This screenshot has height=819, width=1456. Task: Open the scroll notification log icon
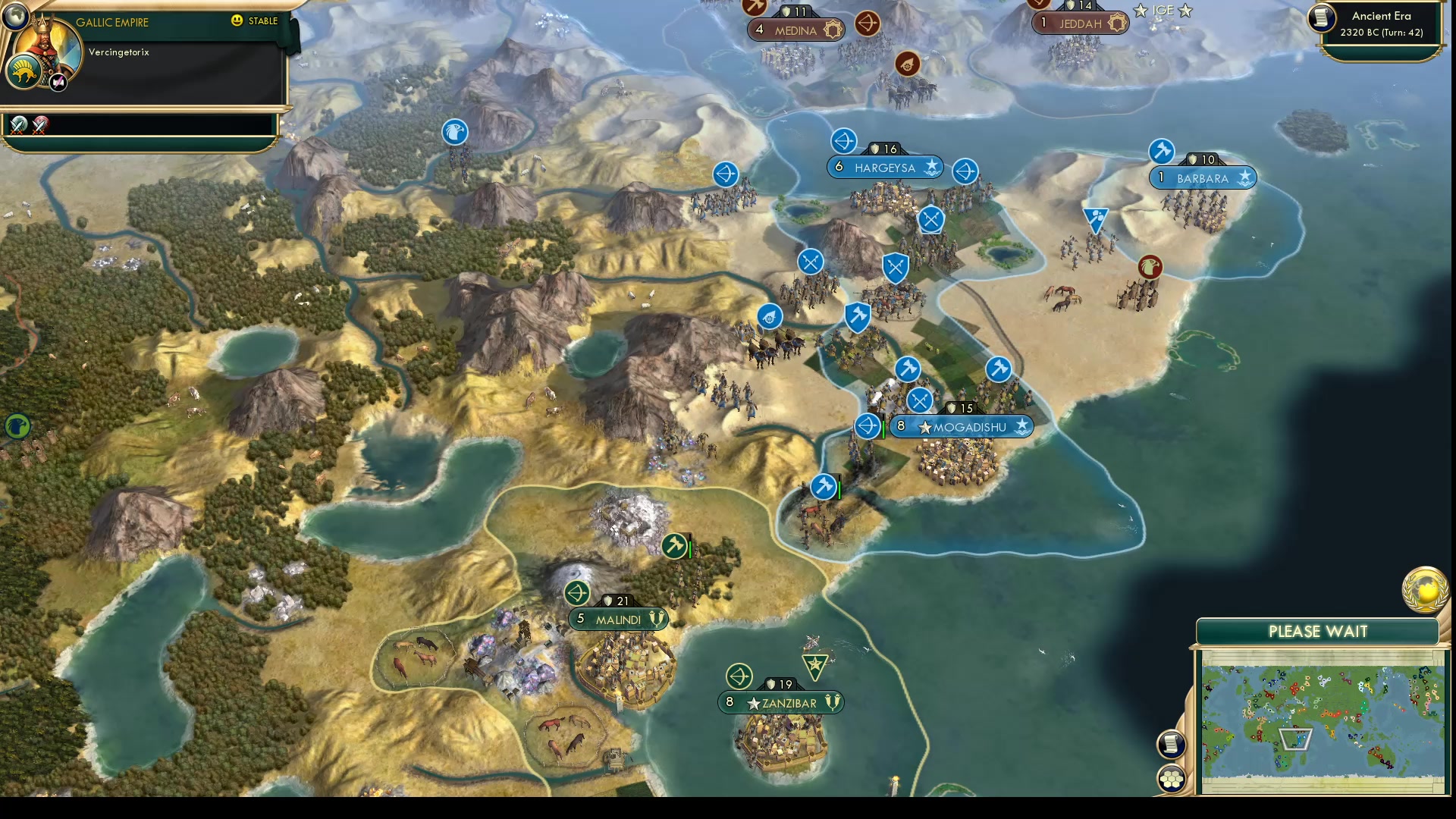(x=1172, y=745)
